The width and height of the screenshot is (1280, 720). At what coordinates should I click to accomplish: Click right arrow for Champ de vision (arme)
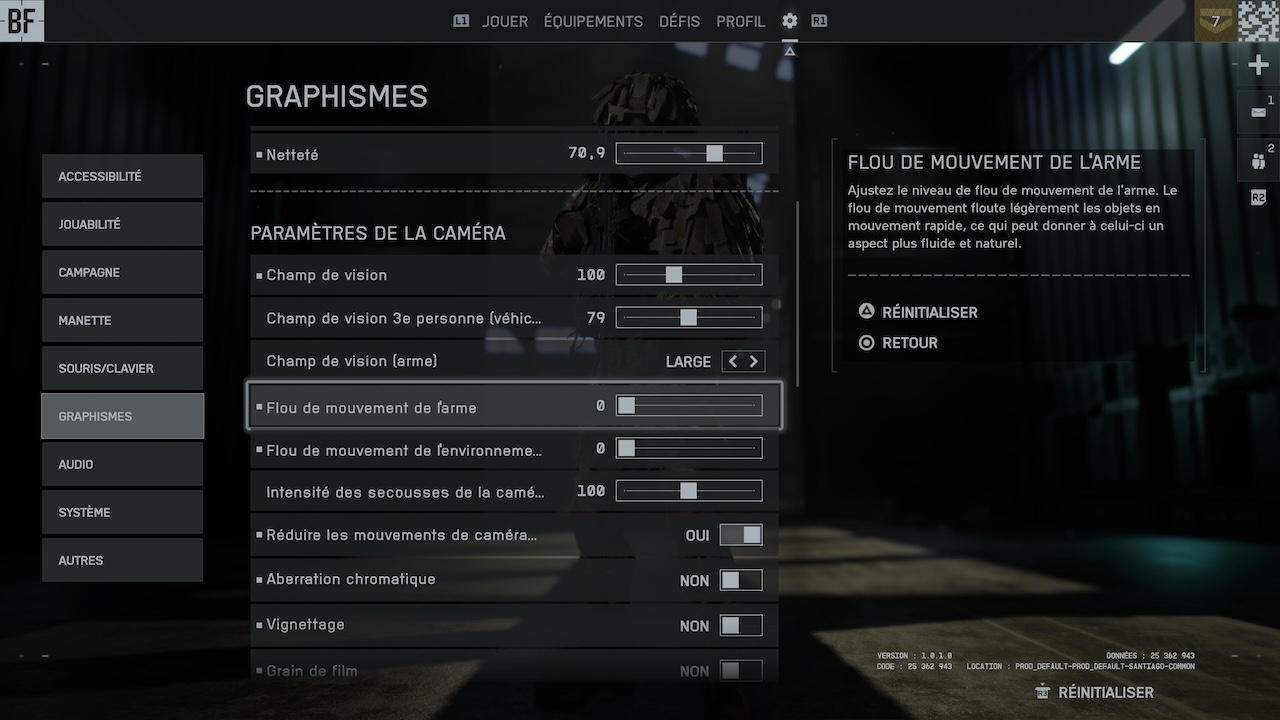tap(754, 362)
